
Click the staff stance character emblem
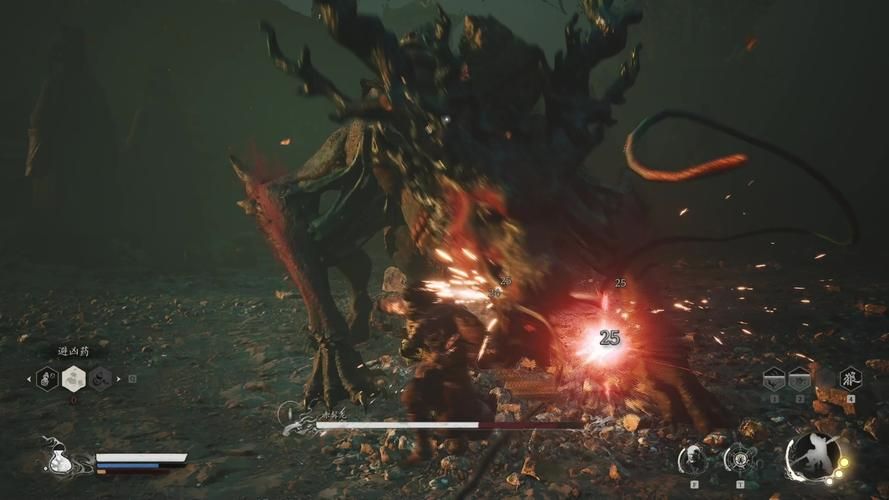coord(812,457)
